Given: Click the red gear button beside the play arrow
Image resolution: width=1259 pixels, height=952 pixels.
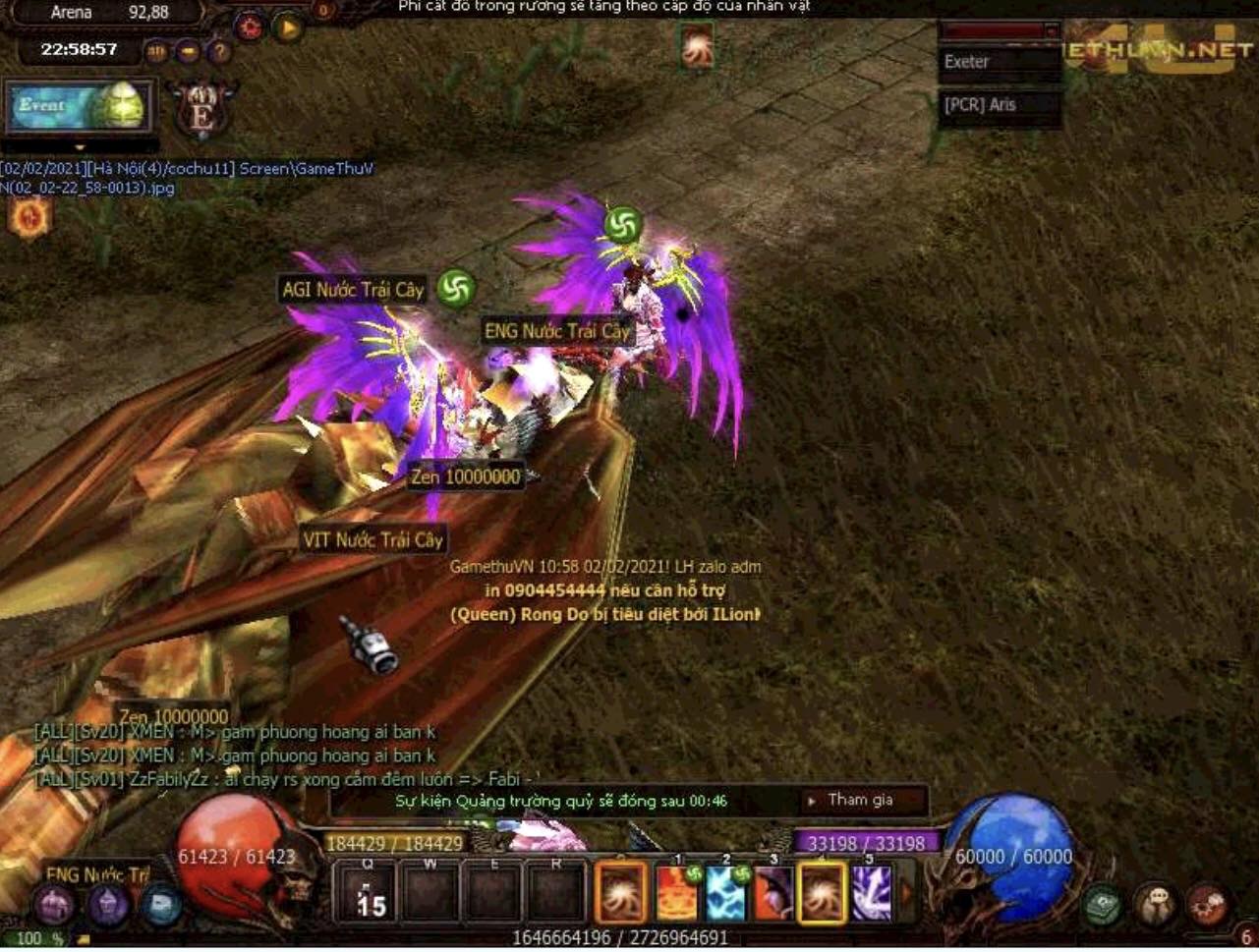Looking at the screenshot, I should pos(250,28).
